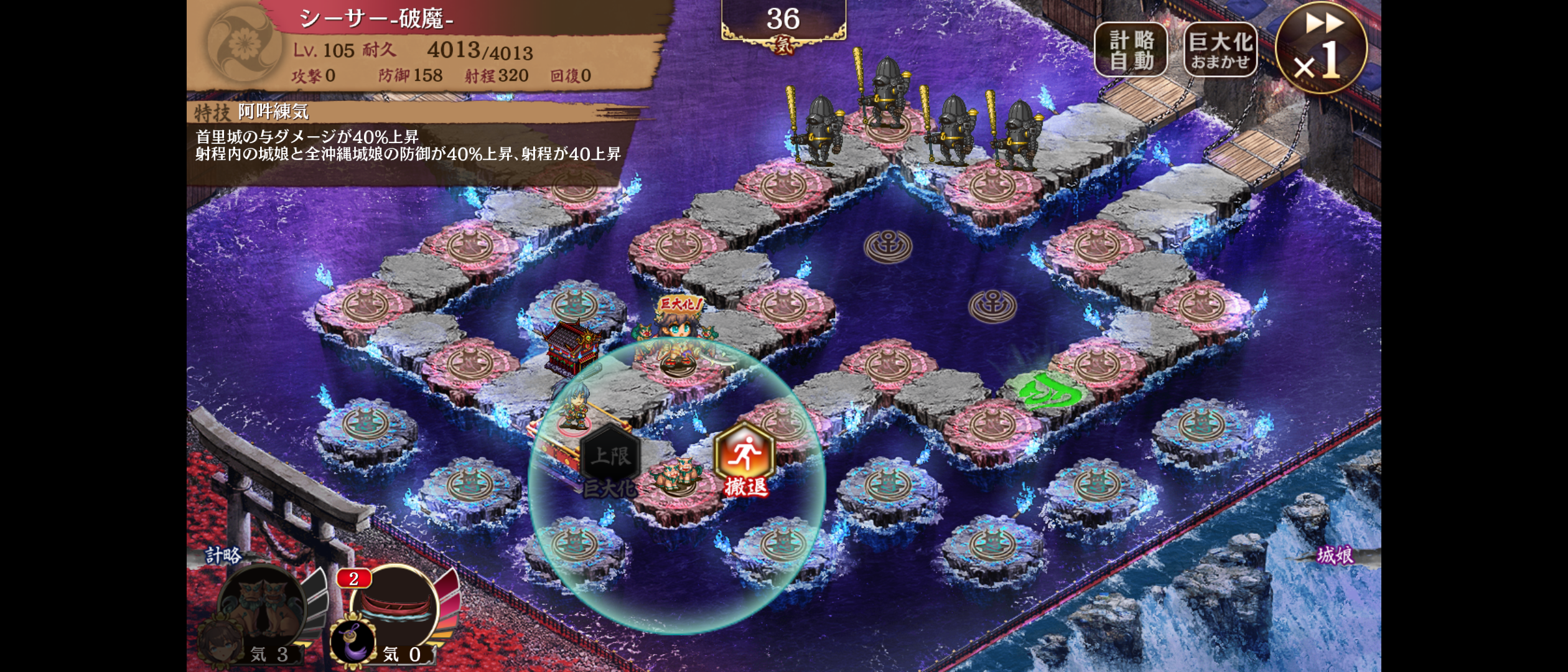The height and width of the screenshot is (672, 1568).
Task: Toggle the 計略自動 auto-stratagem button
Action: (x=1131, y=50)
